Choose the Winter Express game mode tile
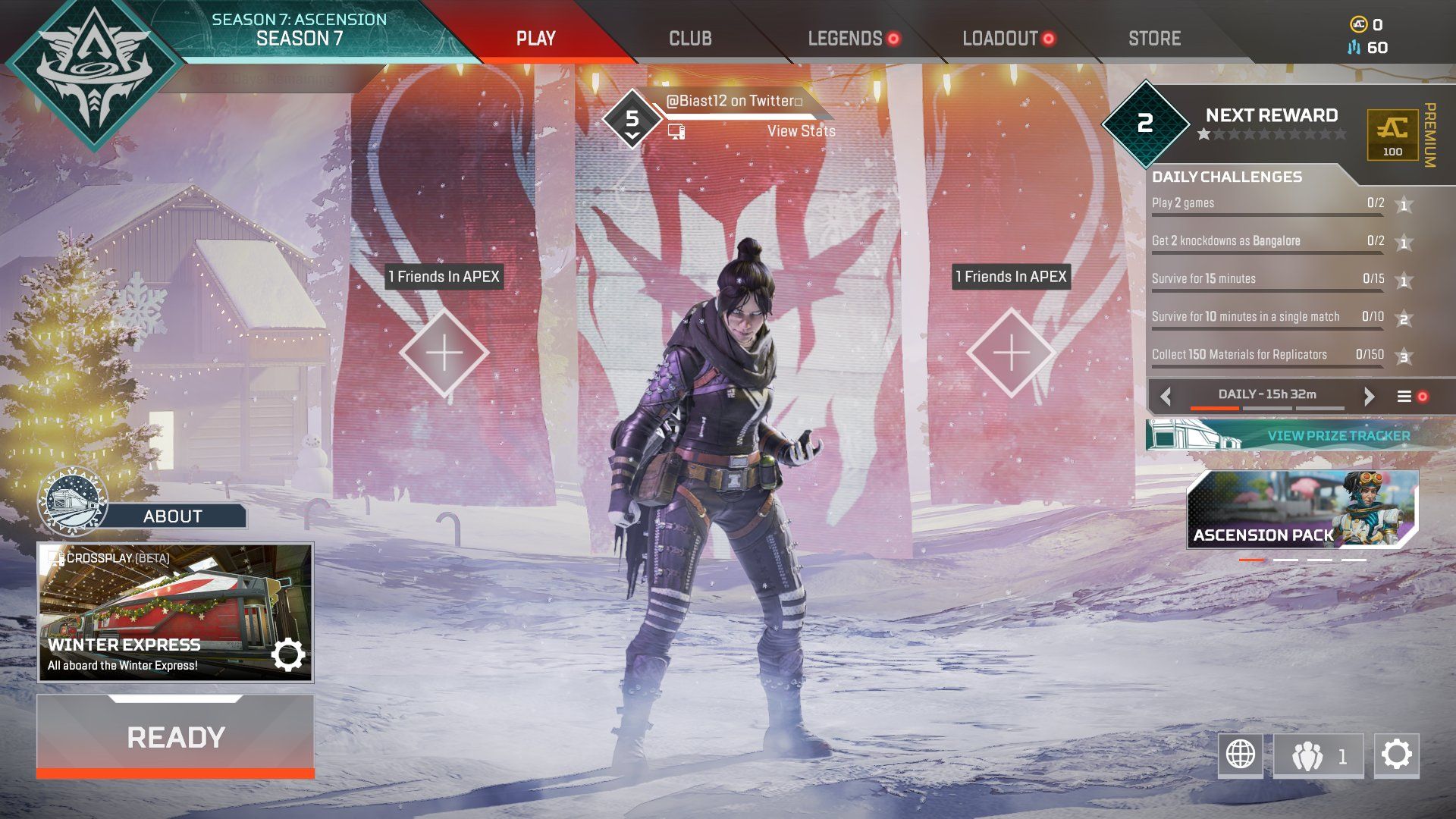Viewport: 1456px width, 819px height. pyautogui.click(x=152, y=607)
